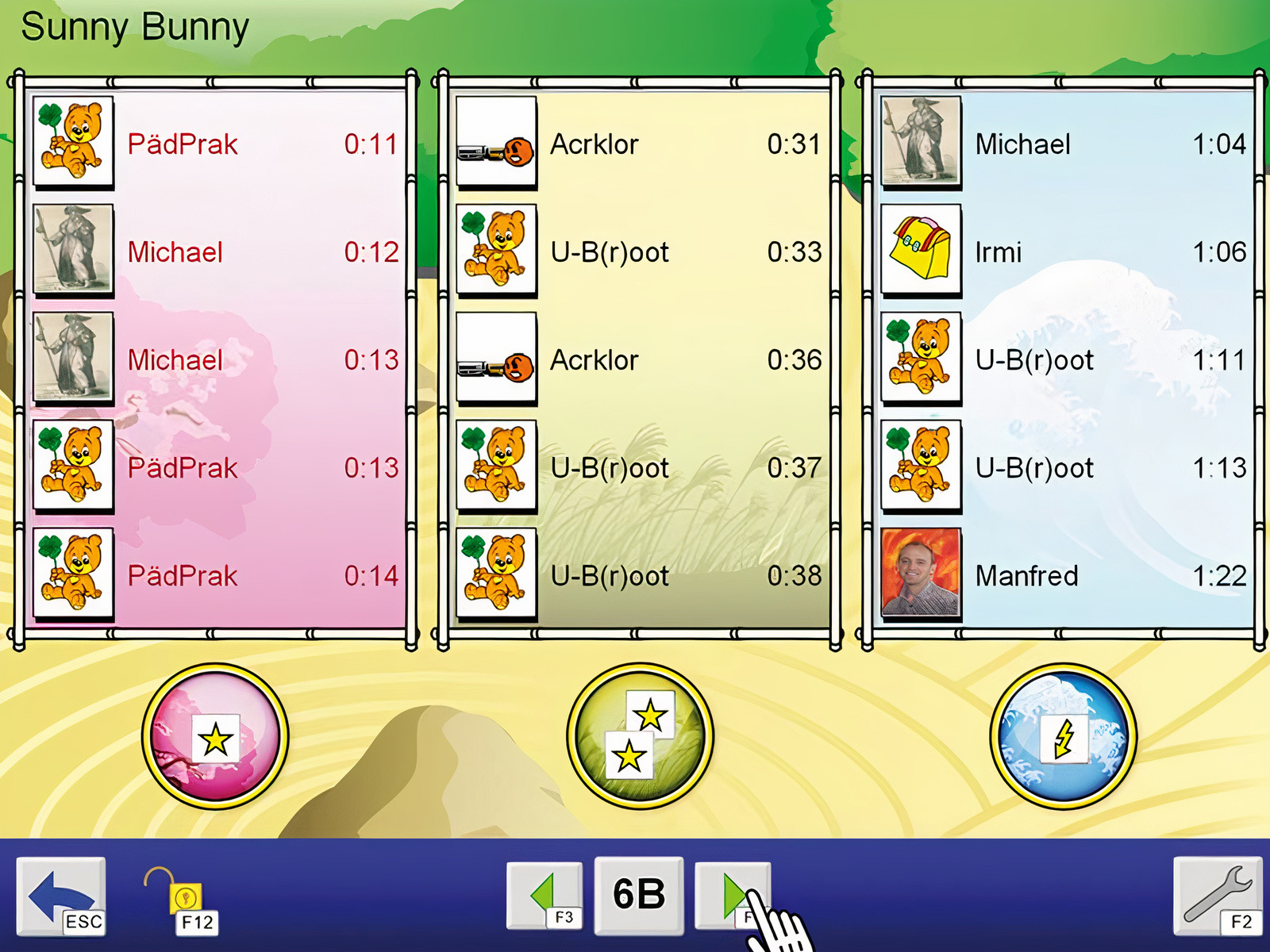
Task: Pick Irmi's 1:06 score row
Action: coord(1110,252)
